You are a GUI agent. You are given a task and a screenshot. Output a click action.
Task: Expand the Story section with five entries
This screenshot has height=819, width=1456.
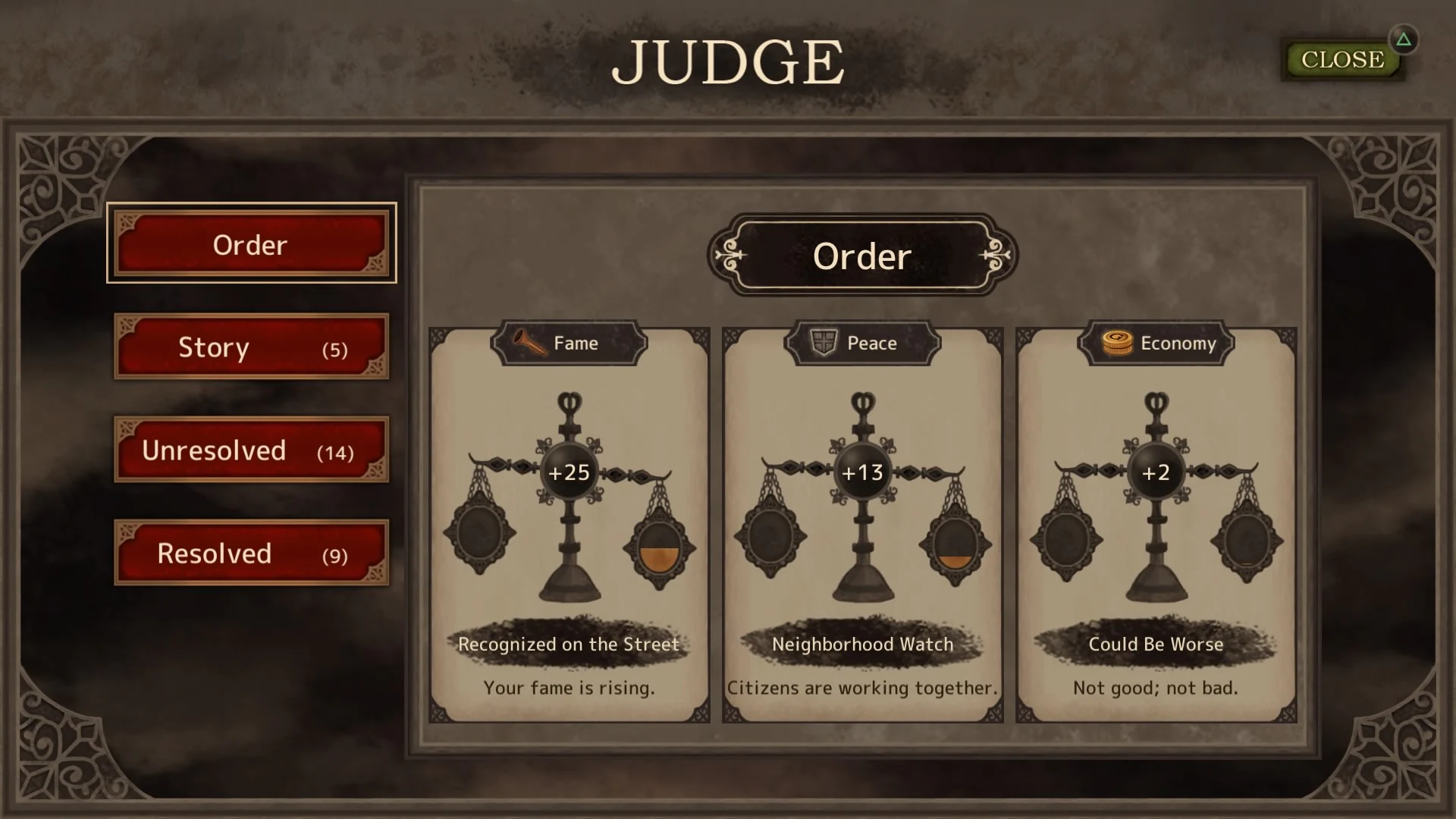pos(251,347)
